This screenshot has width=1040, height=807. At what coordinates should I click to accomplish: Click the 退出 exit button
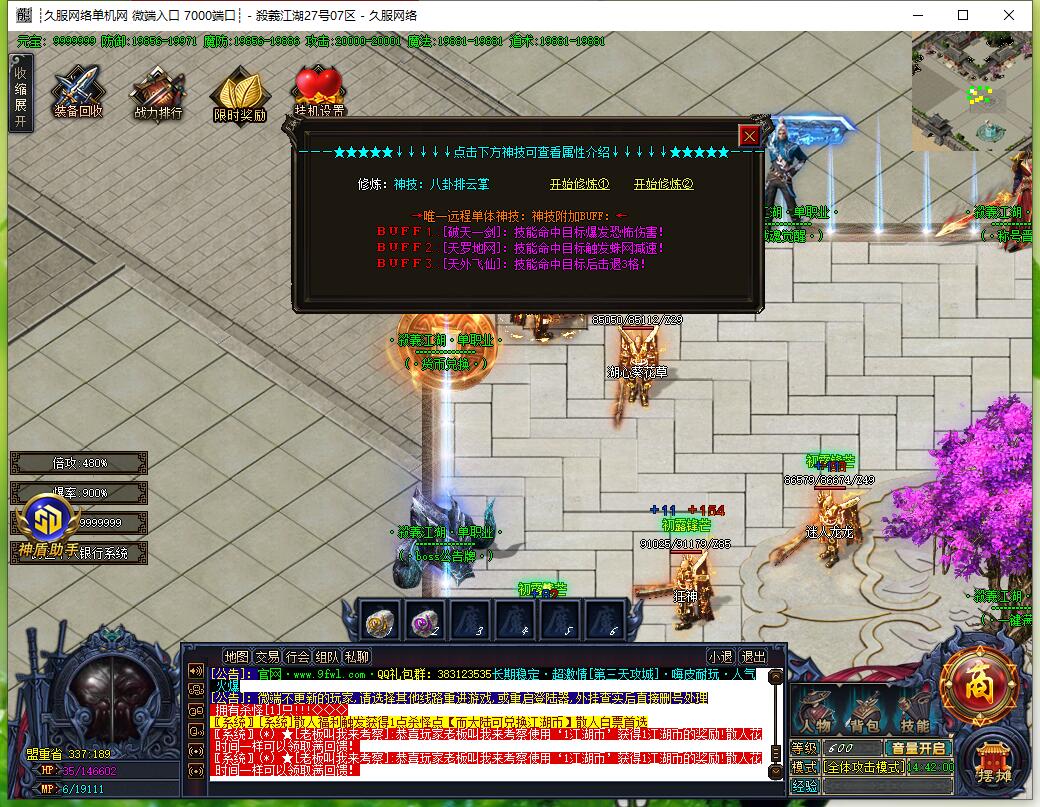(x=752, y=657)
